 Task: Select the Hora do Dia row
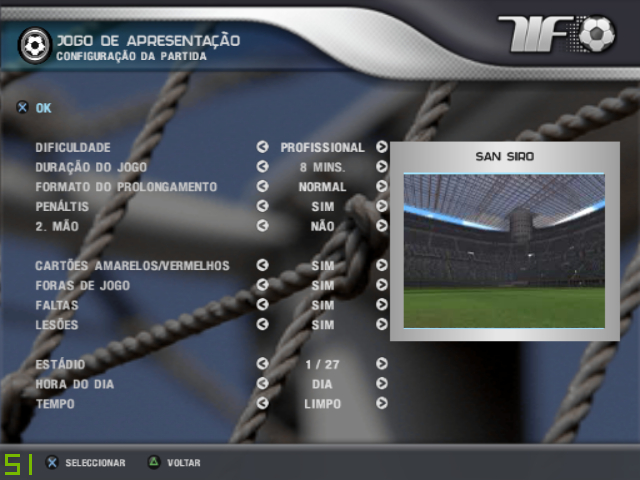tap(70, 384)
